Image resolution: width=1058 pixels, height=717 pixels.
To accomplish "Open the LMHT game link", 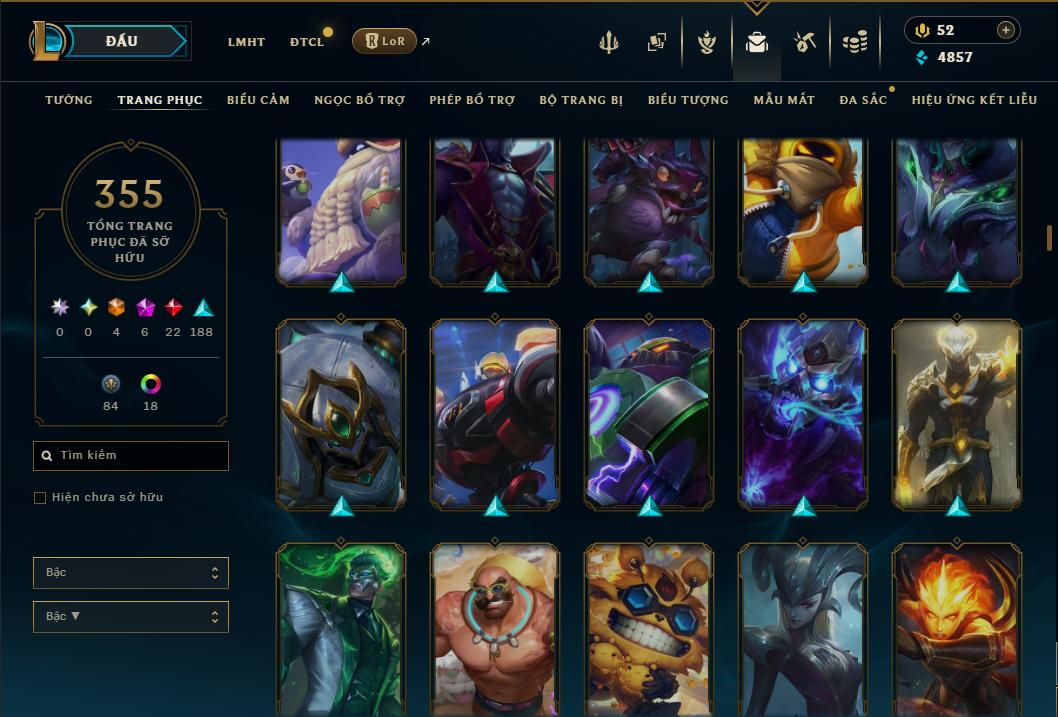I will 246,42.
